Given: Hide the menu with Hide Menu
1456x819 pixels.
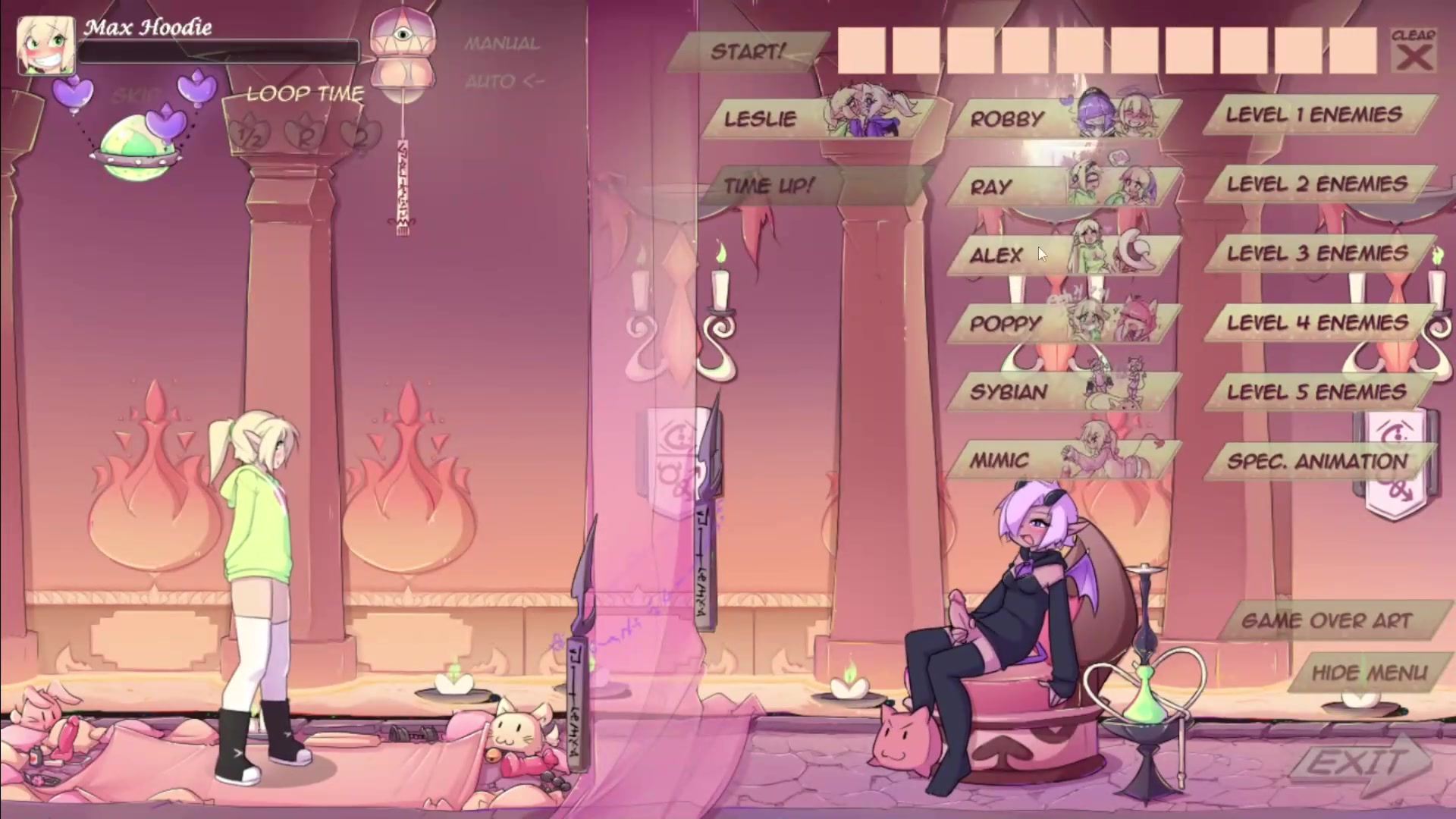Looking at the screenshot, I should 1369,673.
